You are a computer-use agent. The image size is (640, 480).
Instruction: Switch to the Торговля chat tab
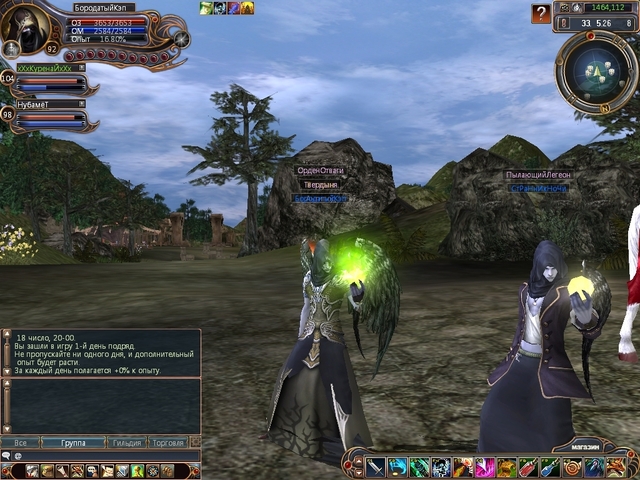(x=166, y=441)
